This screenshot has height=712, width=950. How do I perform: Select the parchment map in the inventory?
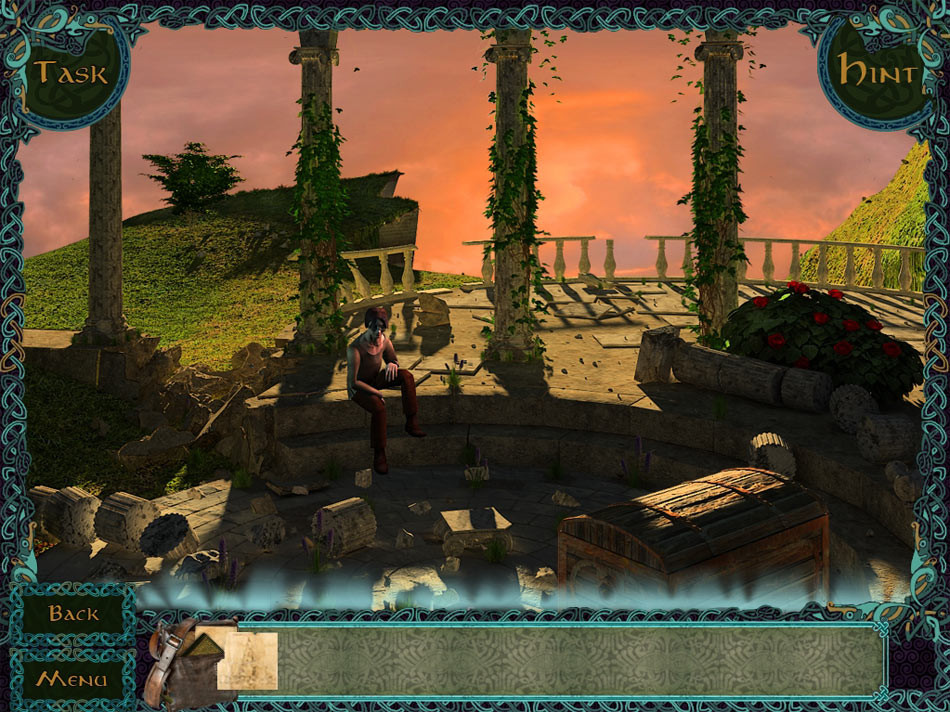[x=247, y=660]
